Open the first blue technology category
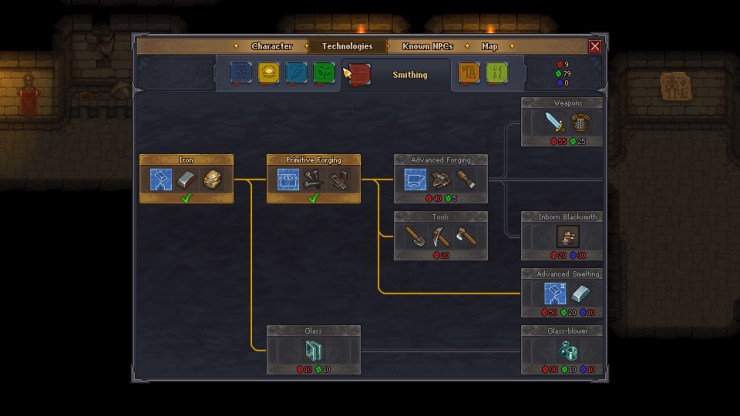The width and height of the screenshot is (740, 416). click(x=241, y=73)
